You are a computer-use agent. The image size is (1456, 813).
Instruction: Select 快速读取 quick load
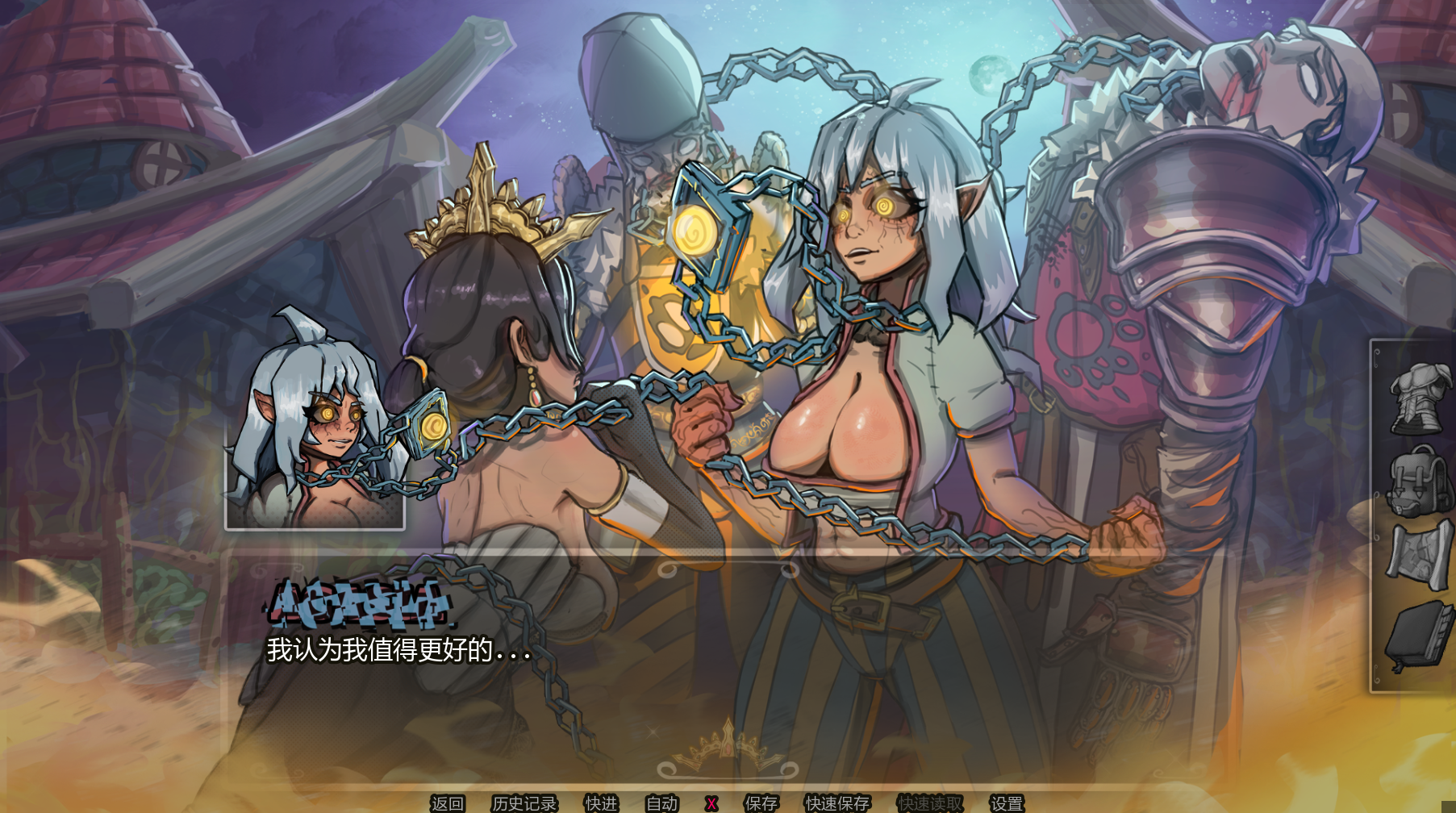pos(930,803)
